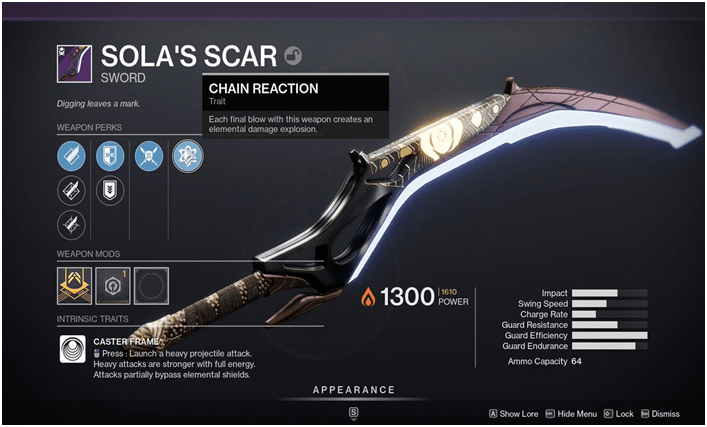
Task: Click the Sola's Scar weapon thumbnail
Action: pyautogui.click(x=76, y=63)
